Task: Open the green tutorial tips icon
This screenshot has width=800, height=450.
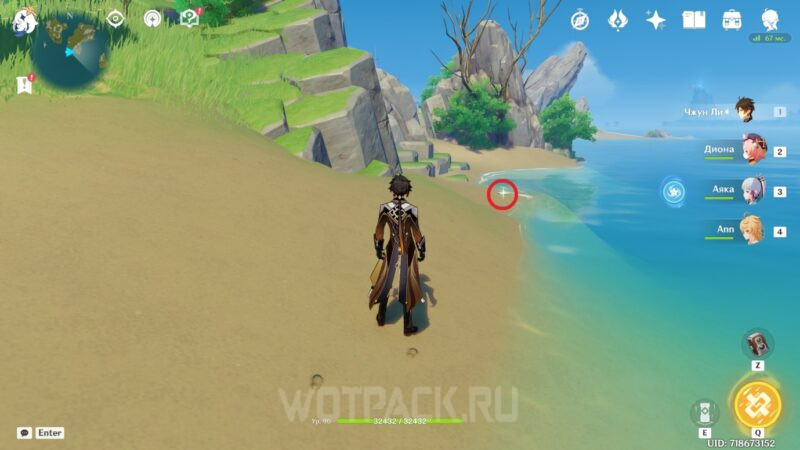Action: pos(189,18)
